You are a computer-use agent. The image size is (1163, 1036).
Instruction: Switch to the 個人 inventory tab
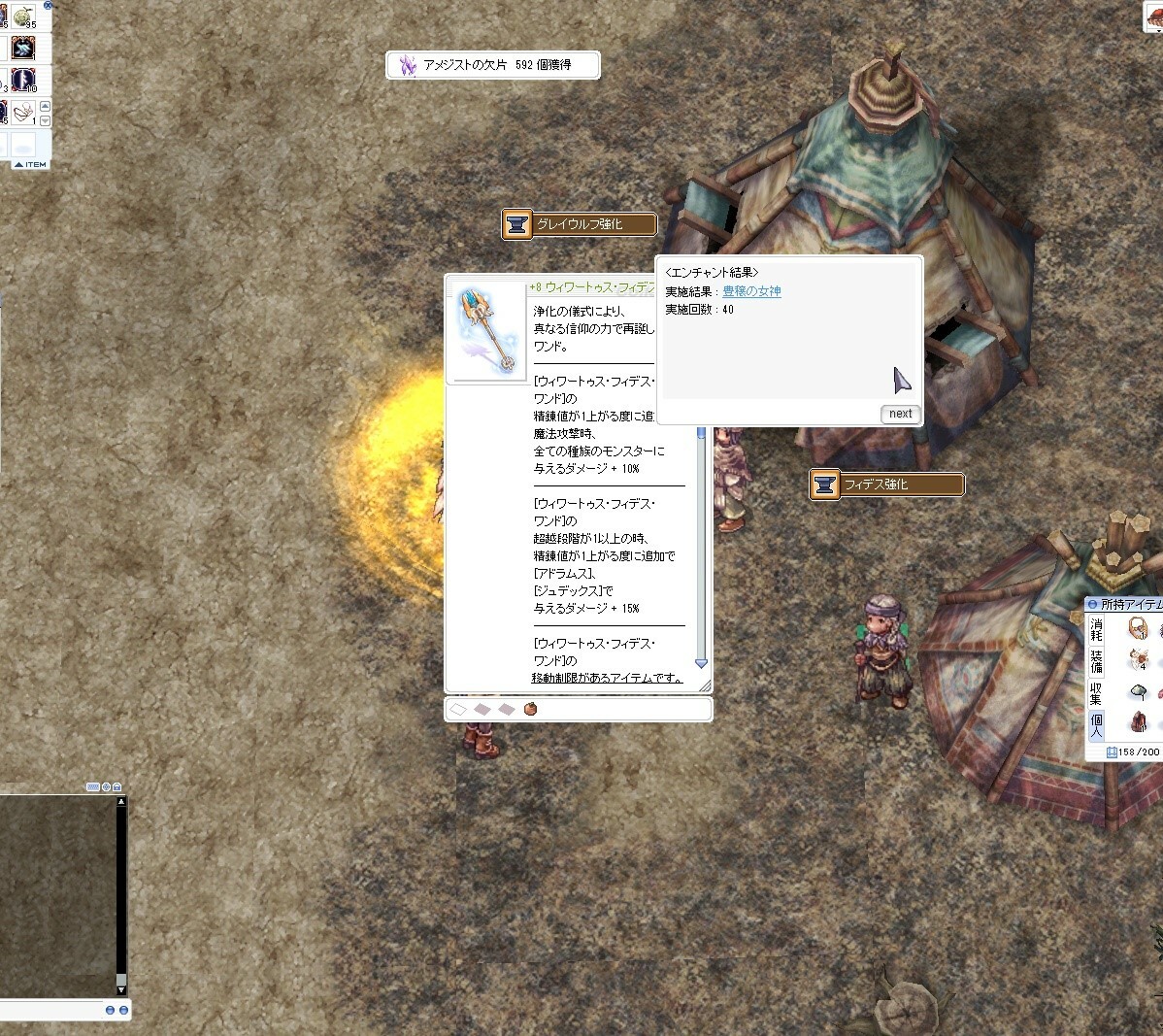tap(1096, 724)
